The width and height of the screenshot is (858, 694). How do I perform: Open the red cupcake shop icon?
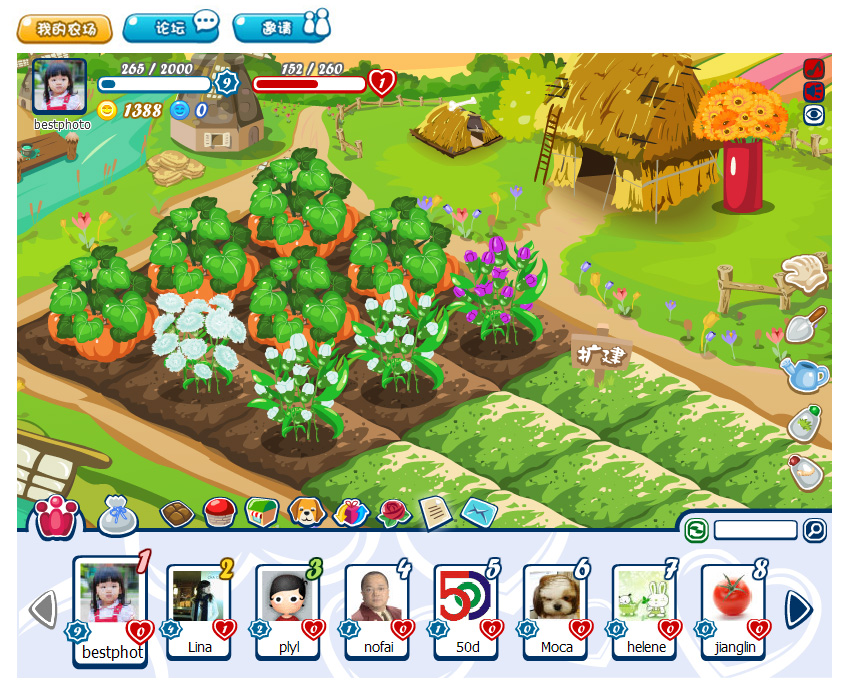point(219,512)
